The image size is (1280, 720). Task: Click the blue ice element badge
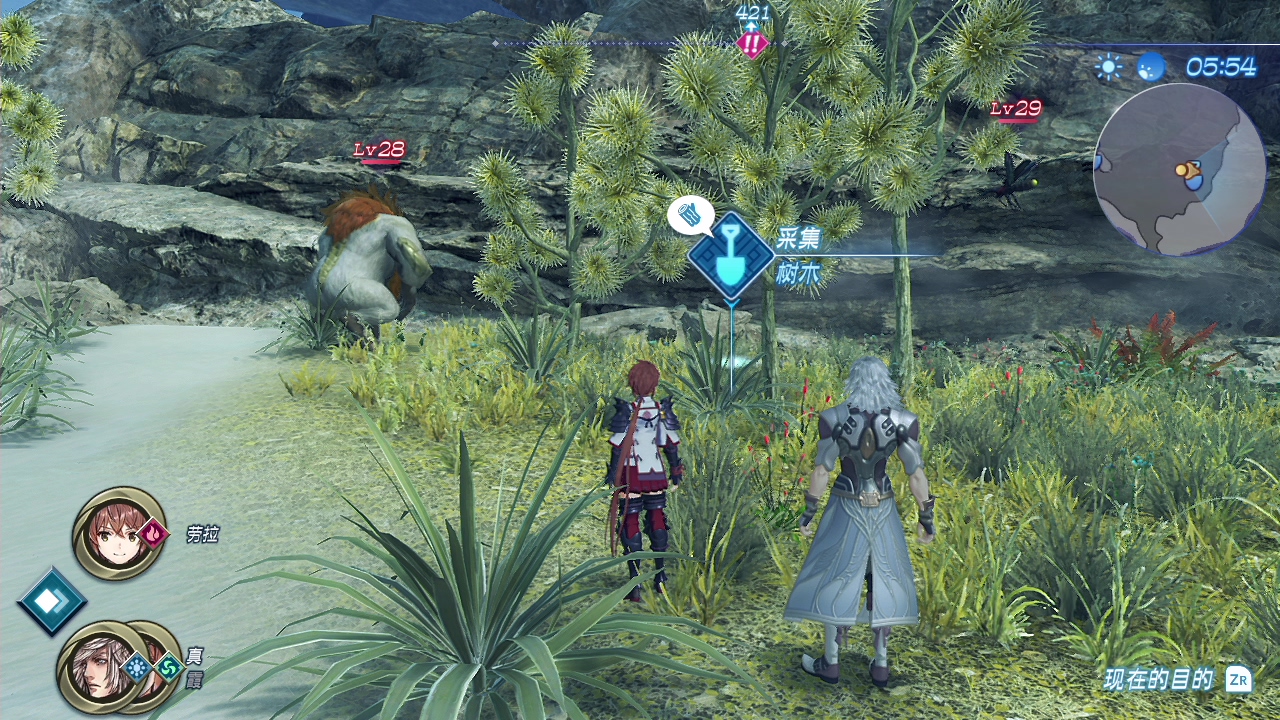[x=137, y=667]
